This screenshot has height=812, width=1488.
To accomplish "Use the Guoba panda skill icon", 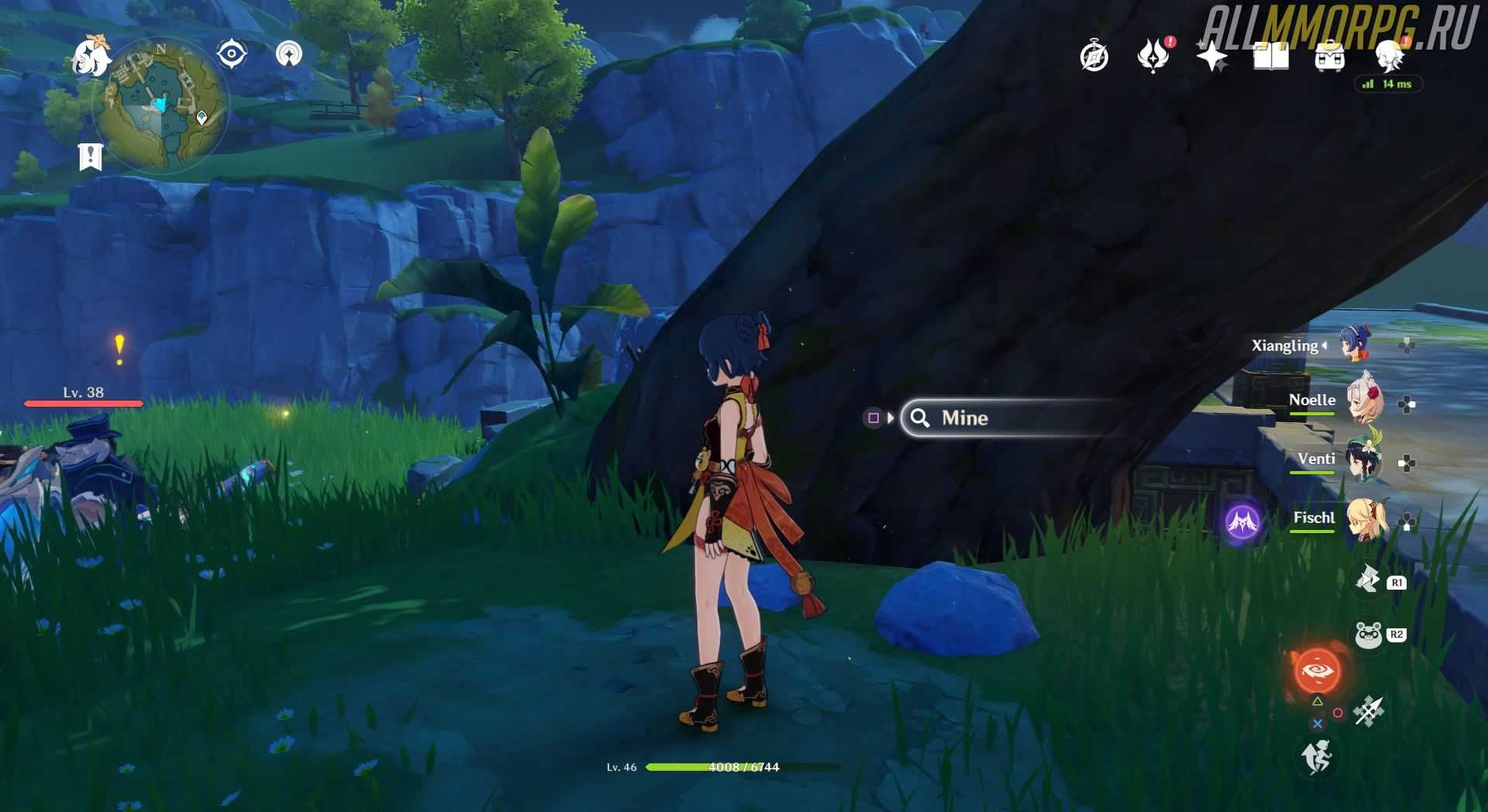I will [1369, 635].
